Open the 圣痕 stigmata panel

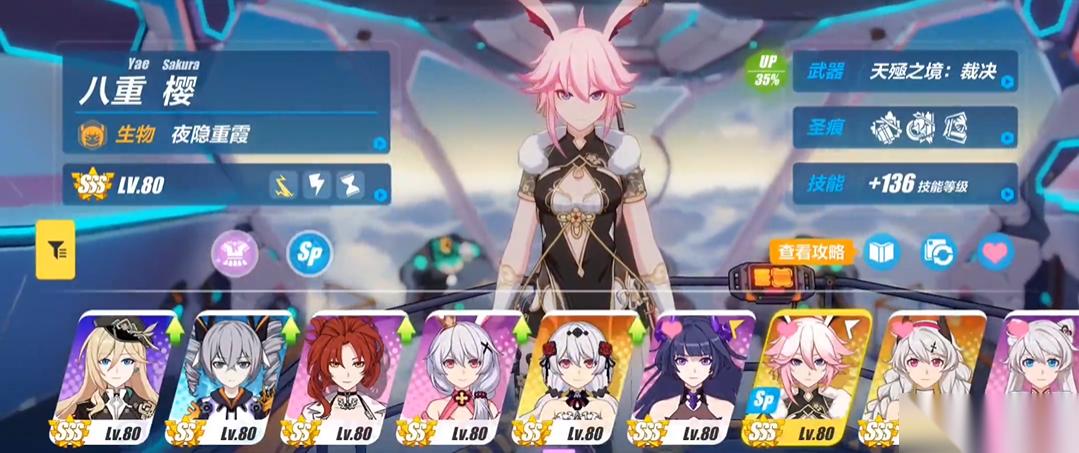(904, 127)
